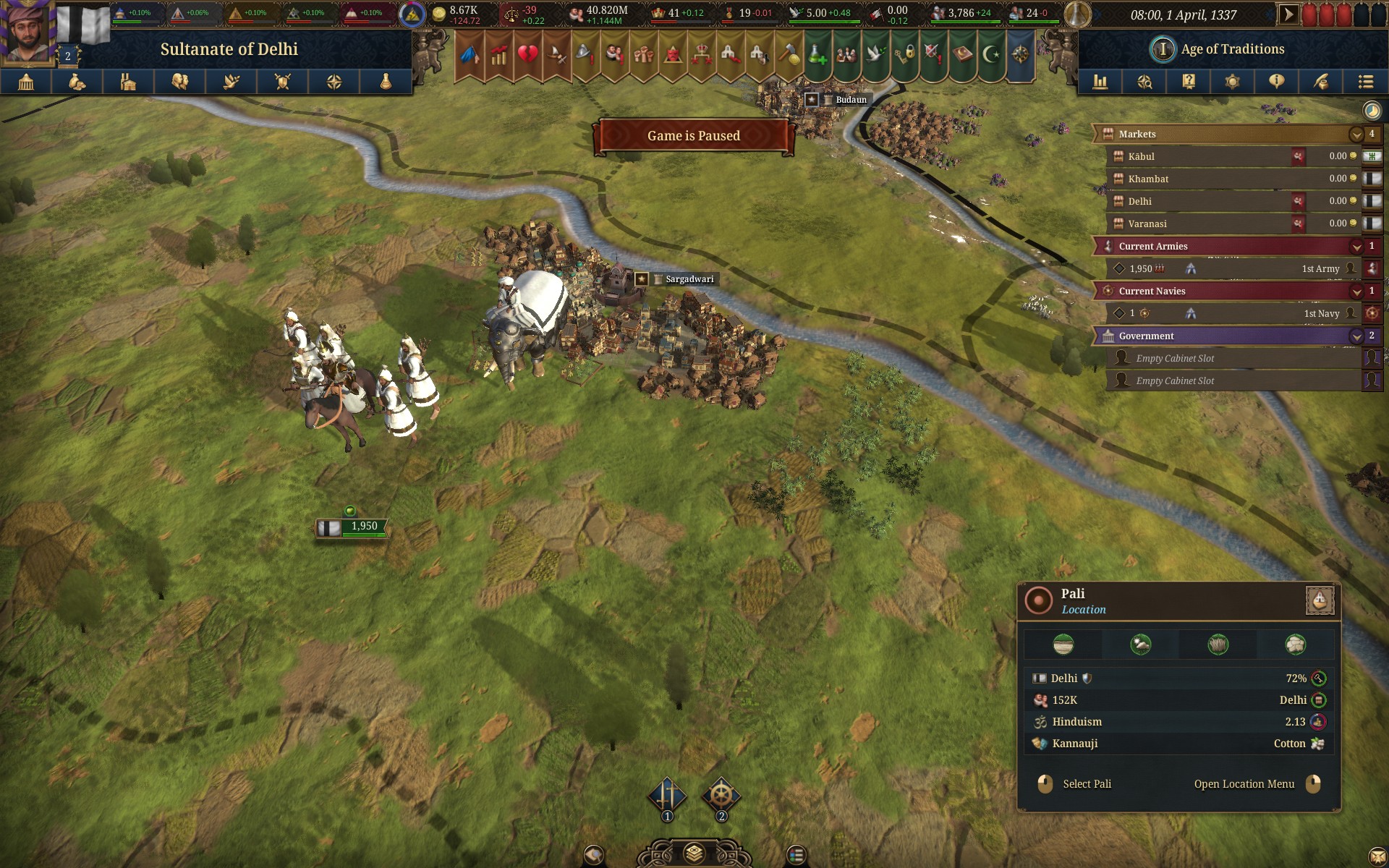Select the broken heart alert banner
Image resolution: width=1389 pixels, height=868 pixels.
coord(527,54)
